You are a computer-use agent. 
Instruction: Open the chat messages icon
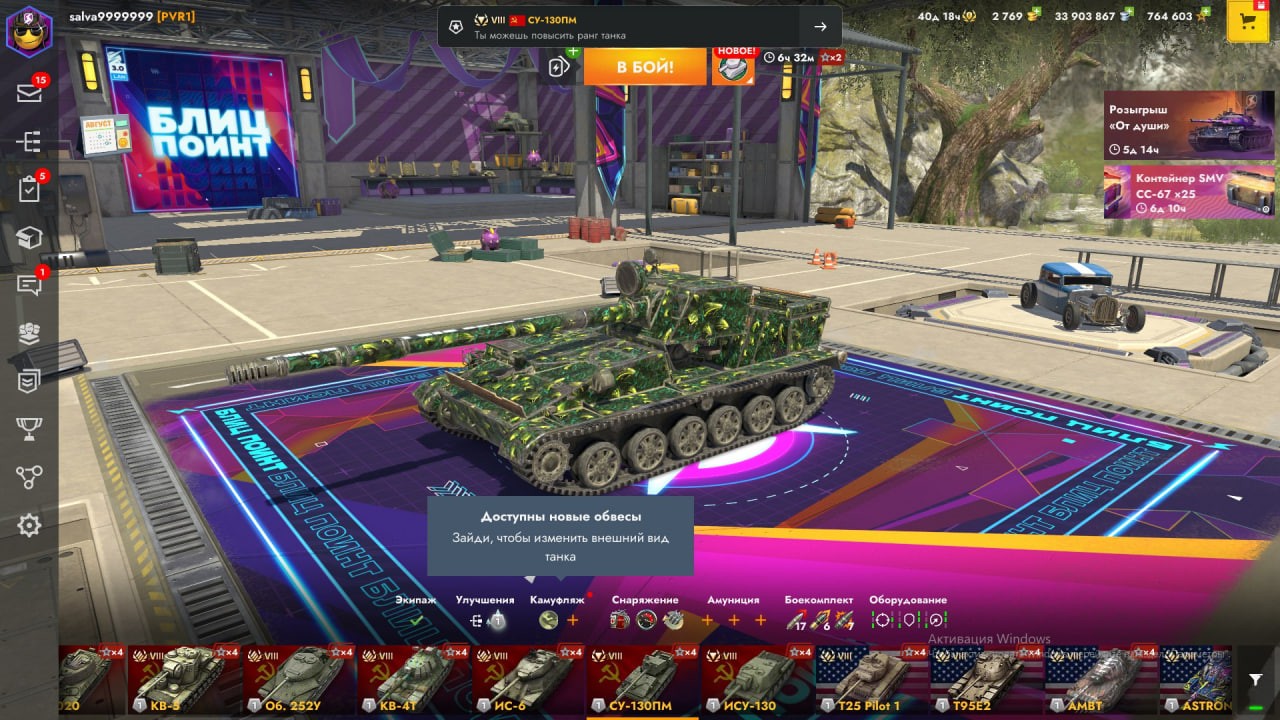point(29,285)
